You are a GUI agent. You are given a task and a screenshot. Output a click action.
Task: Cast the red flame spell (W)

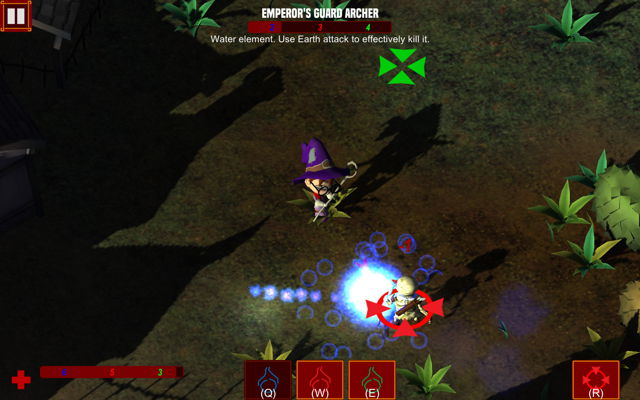[320, 380]
